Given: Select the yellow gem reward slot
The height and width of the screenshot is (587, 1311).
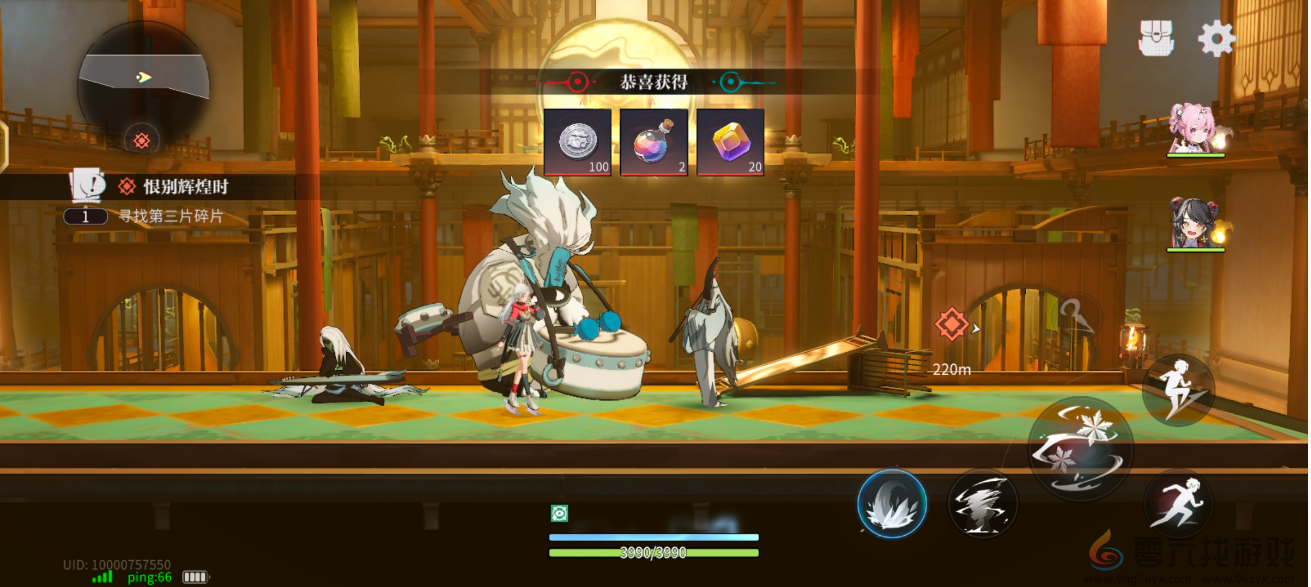Looking at the screenshot, I should click(x=730, y=142).
